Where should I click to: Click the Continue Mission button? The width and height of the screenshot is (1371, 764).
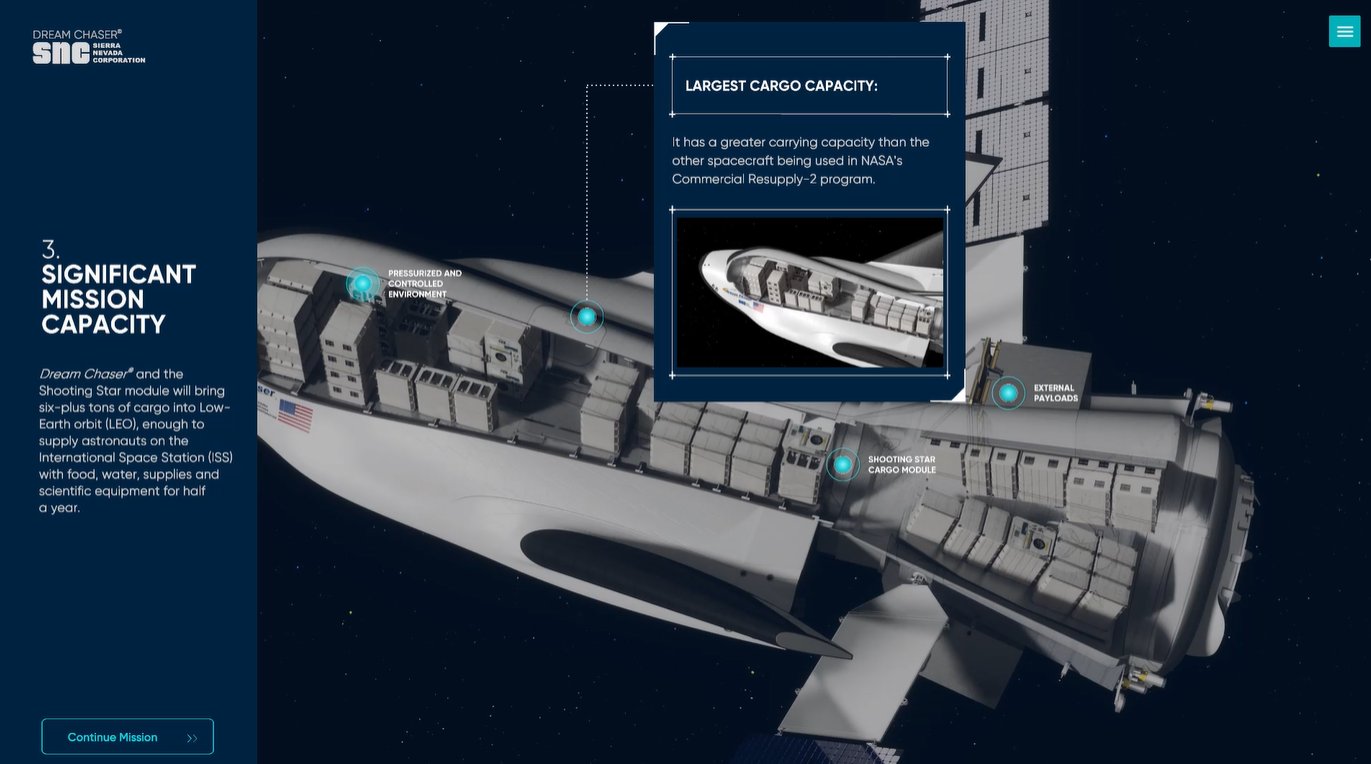127,736
